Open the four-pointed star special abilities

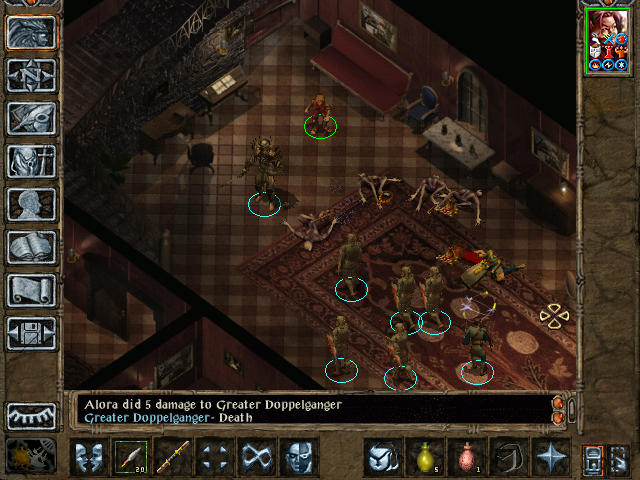pyautogui.click(x=550, y=458)
